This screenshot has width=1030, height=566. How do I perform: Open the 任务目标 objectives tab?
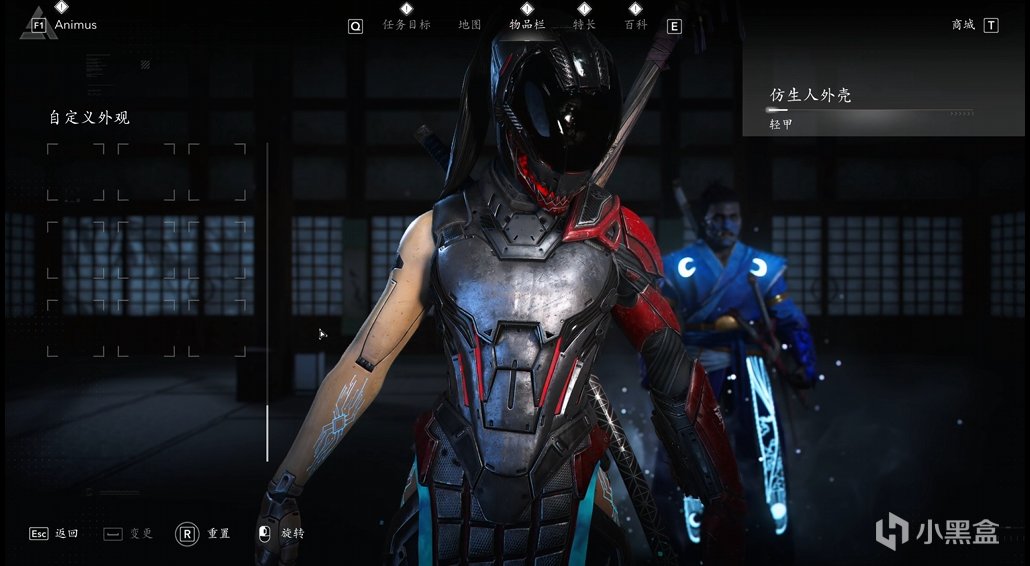[x=406, y=25]
